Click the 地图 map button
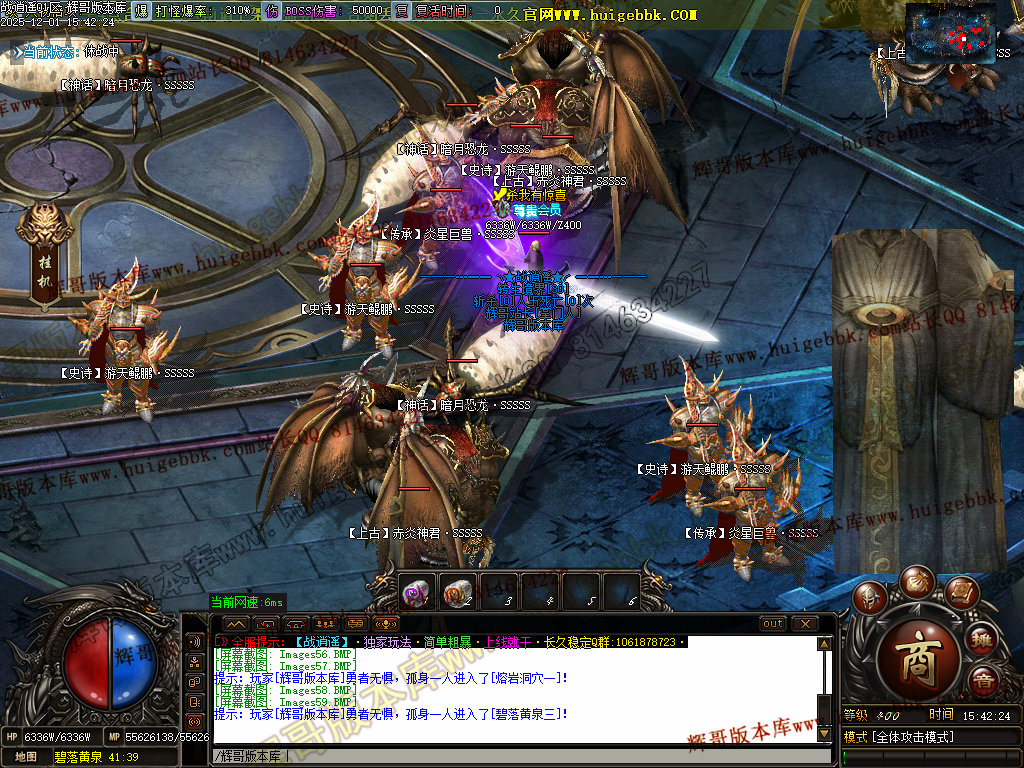The width and height of the screenshot is (1024, 768). [26, 757]
